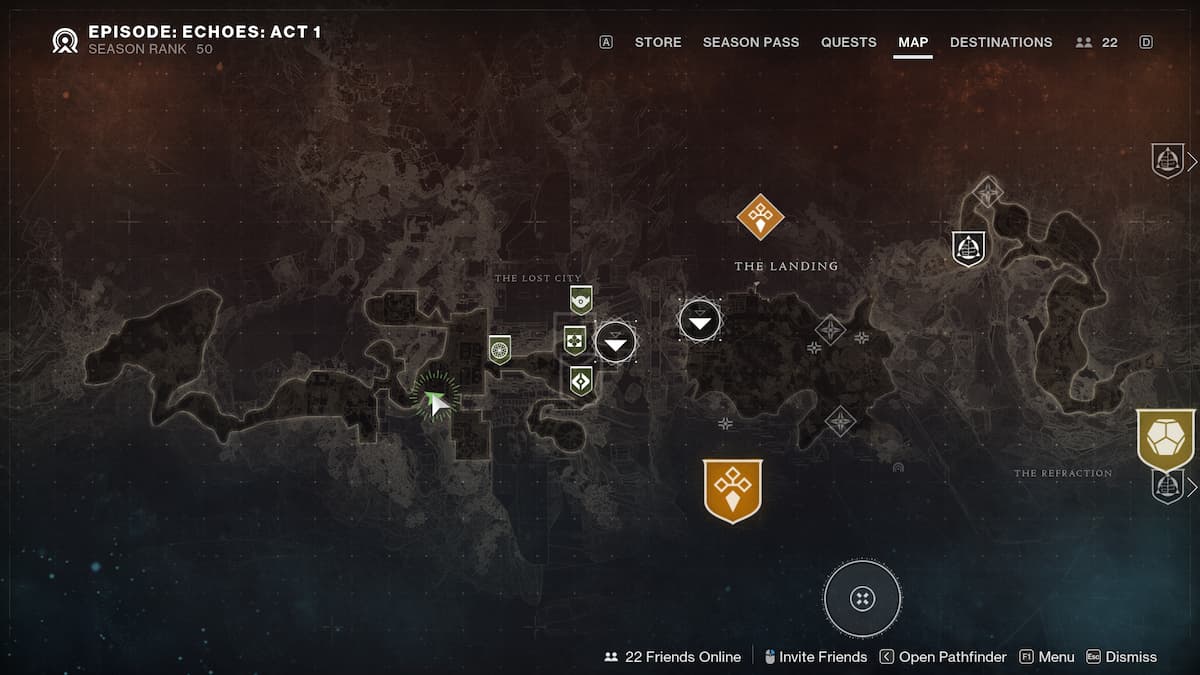Open the Store tab
This screenshot has width=1200, height=675.
[x=657, y=42]
